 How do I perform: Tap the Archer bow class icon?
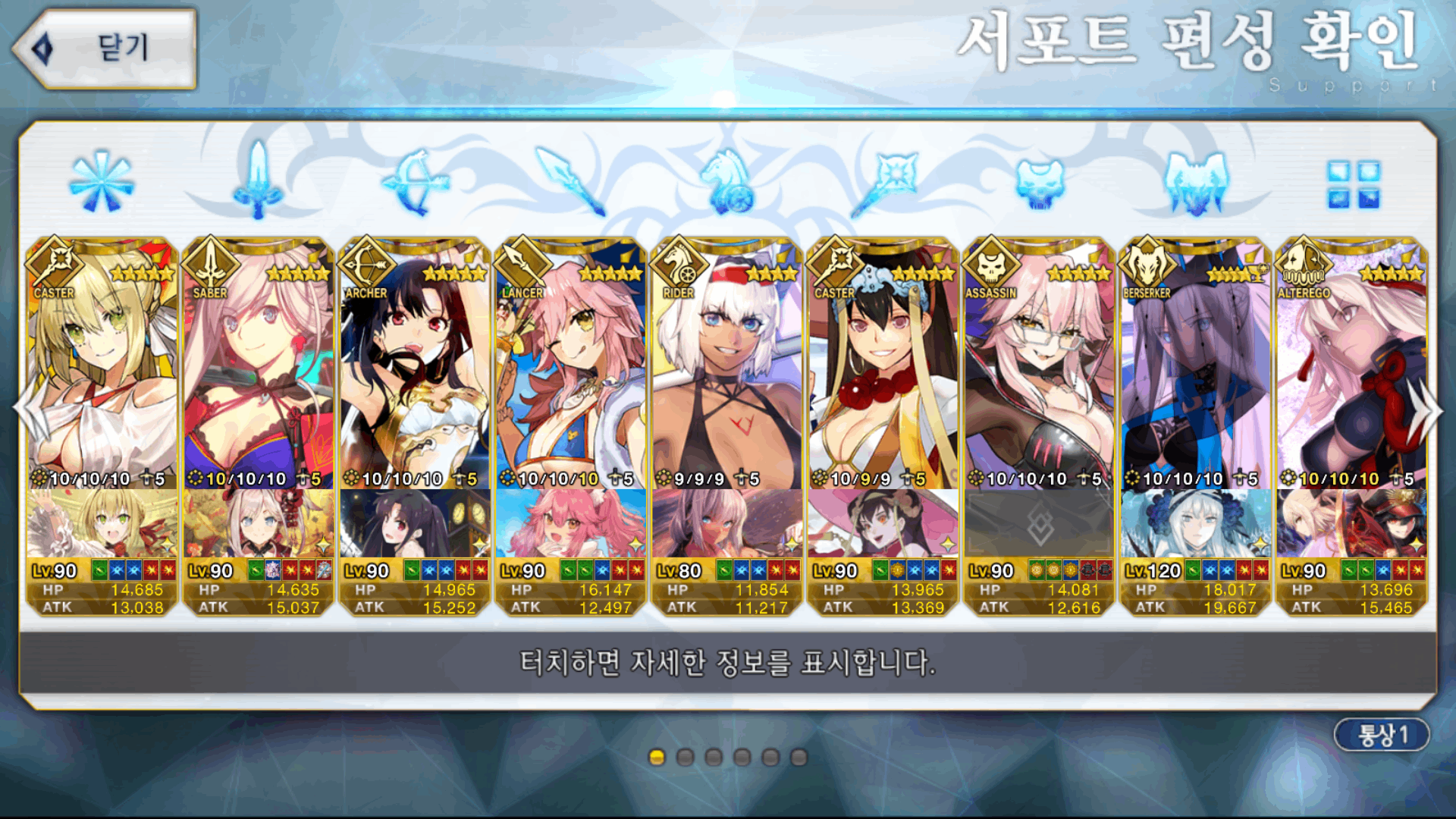[415, 182]
